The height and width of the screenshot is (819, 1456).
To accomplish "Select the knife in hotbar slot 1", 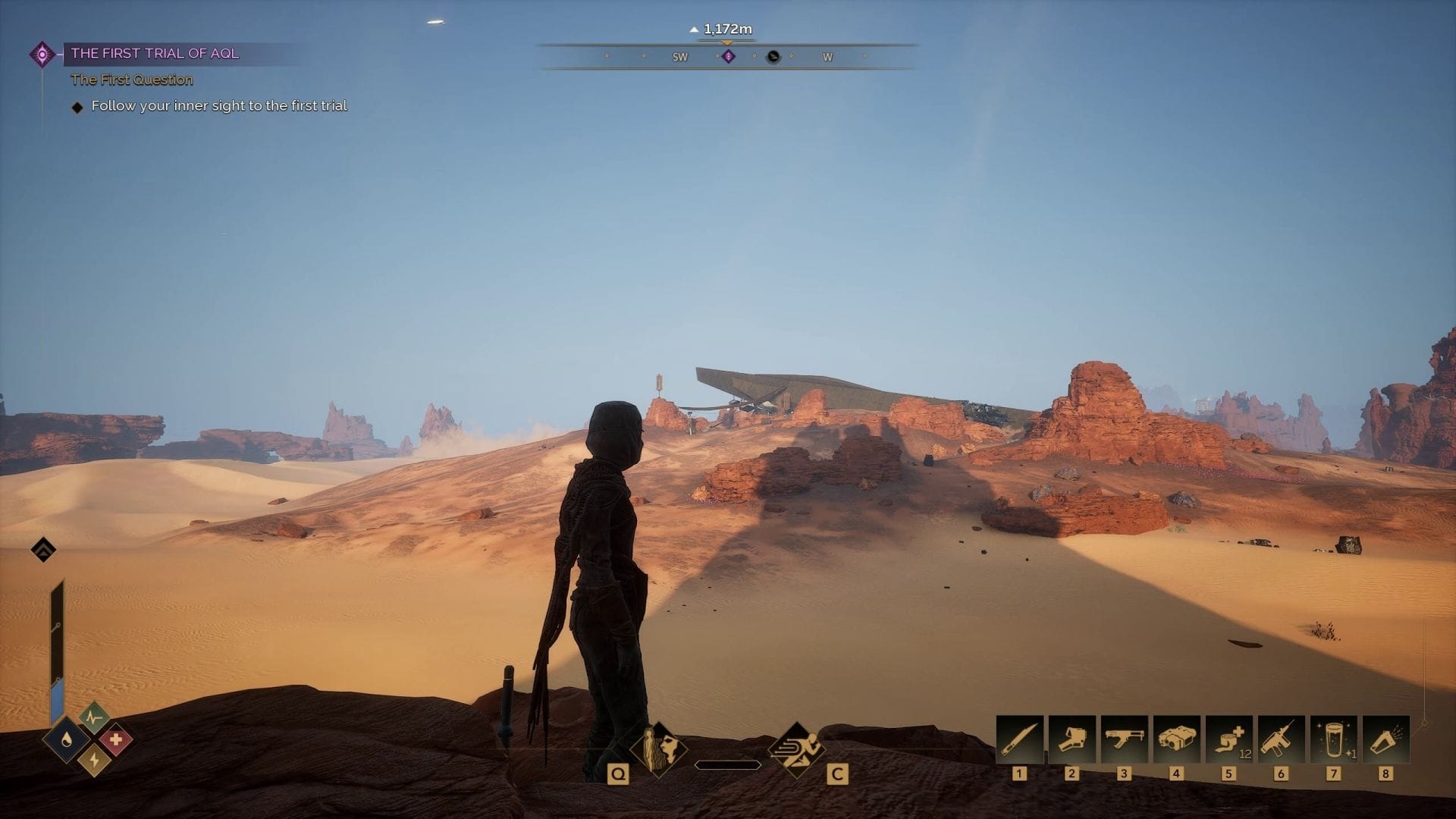I will (1019, 739).
